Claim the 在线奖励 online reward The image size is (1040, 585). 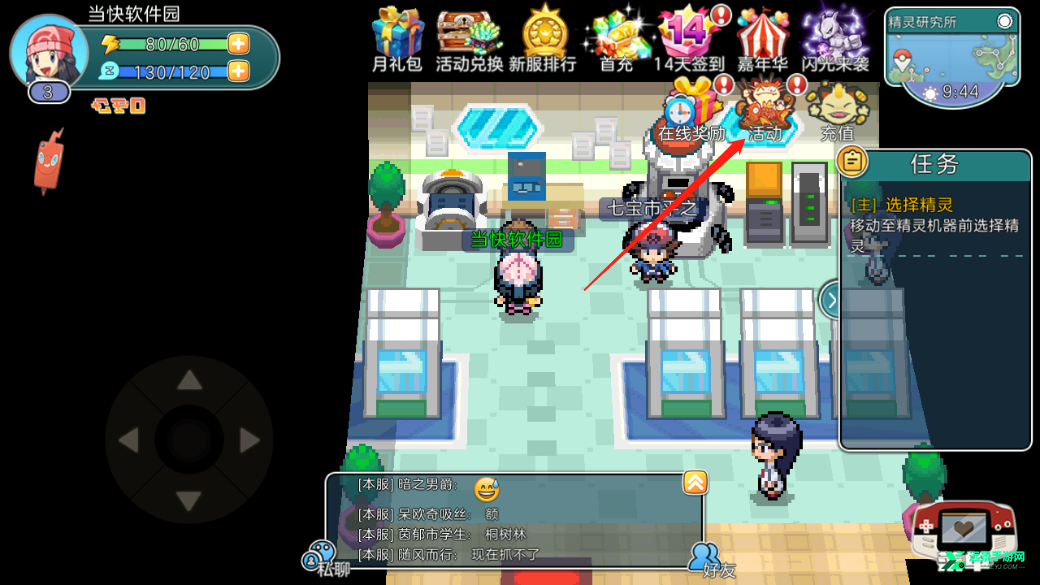pyautogui.click(x=691, y=111)
